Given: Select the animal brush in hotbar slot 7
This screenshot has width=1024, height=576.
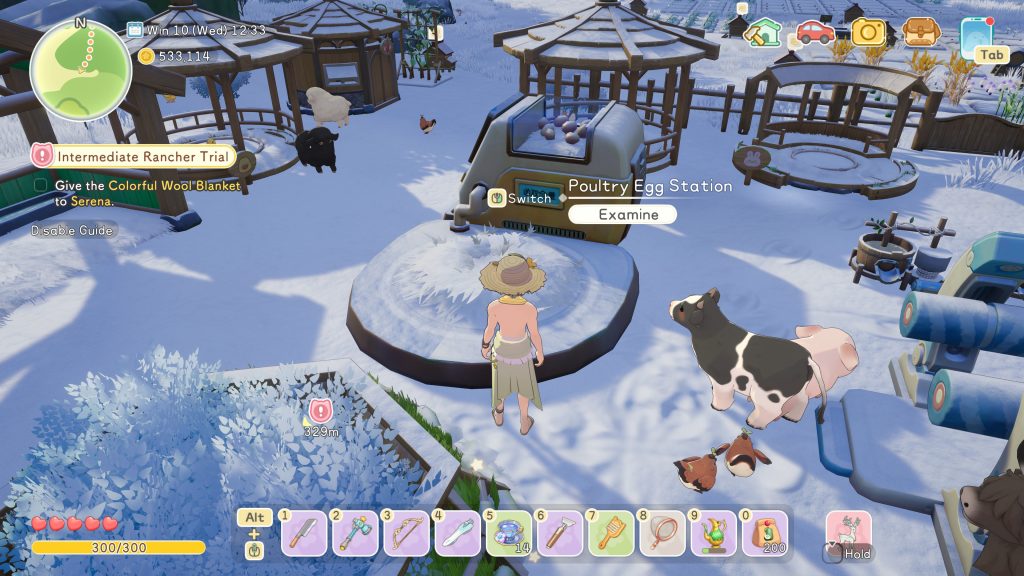Looking at the screenshot, I should [611, 533].
